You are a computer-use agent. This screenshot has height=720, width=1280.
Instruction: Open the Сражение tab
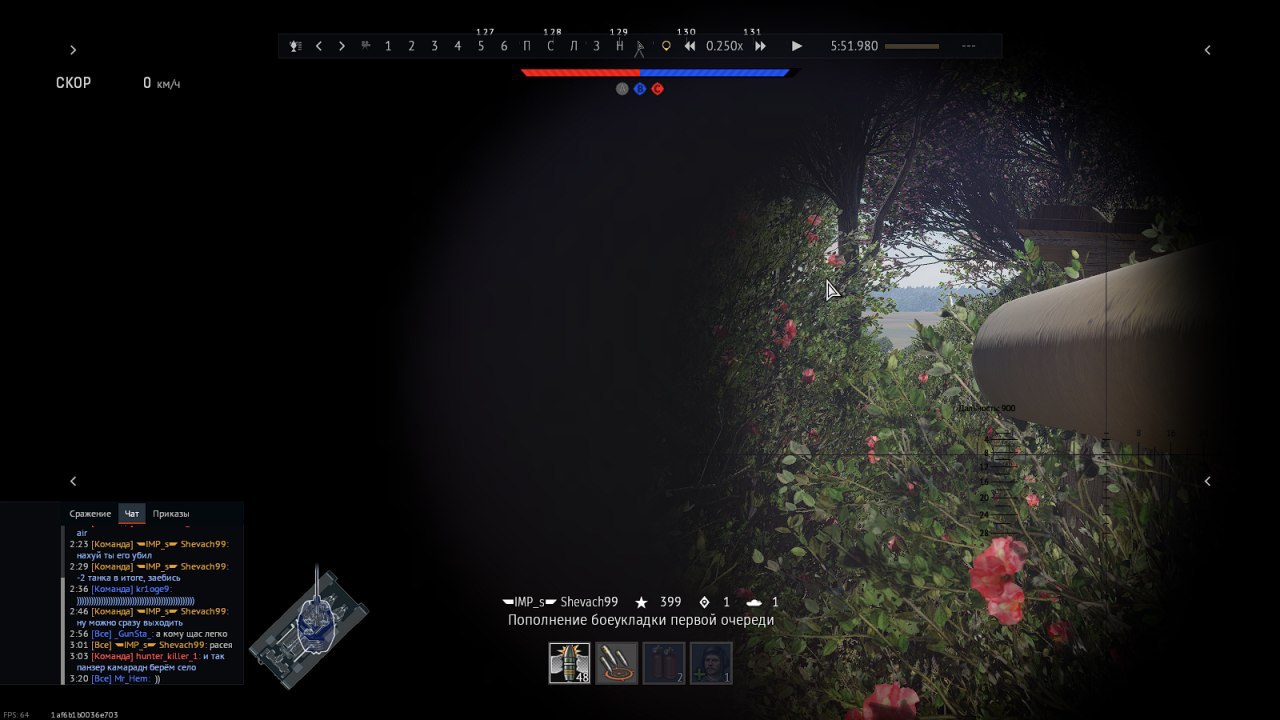tap(90, 514)
